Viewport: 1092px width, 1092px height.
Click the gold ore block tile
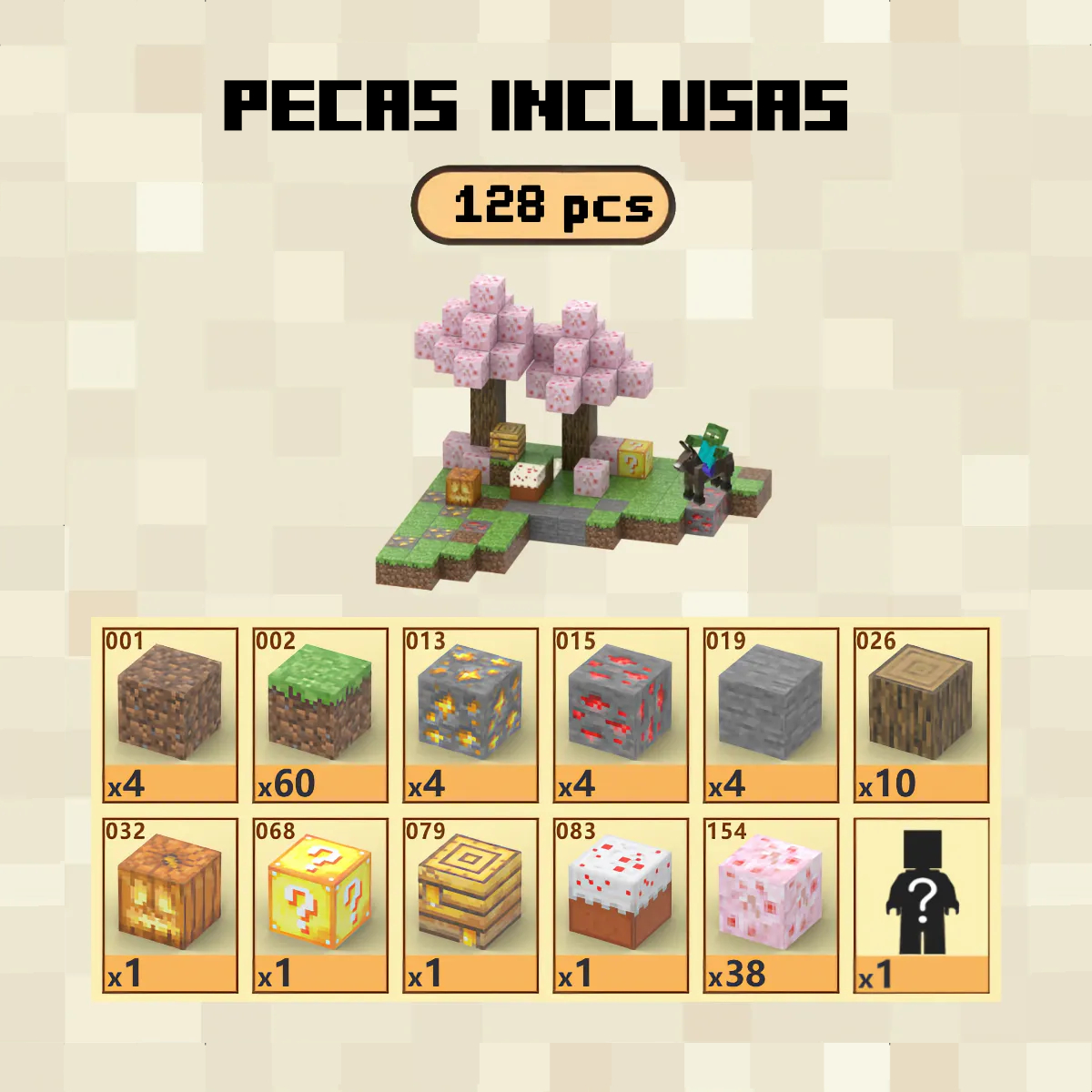pyautogui.click(x=470, y=715)
